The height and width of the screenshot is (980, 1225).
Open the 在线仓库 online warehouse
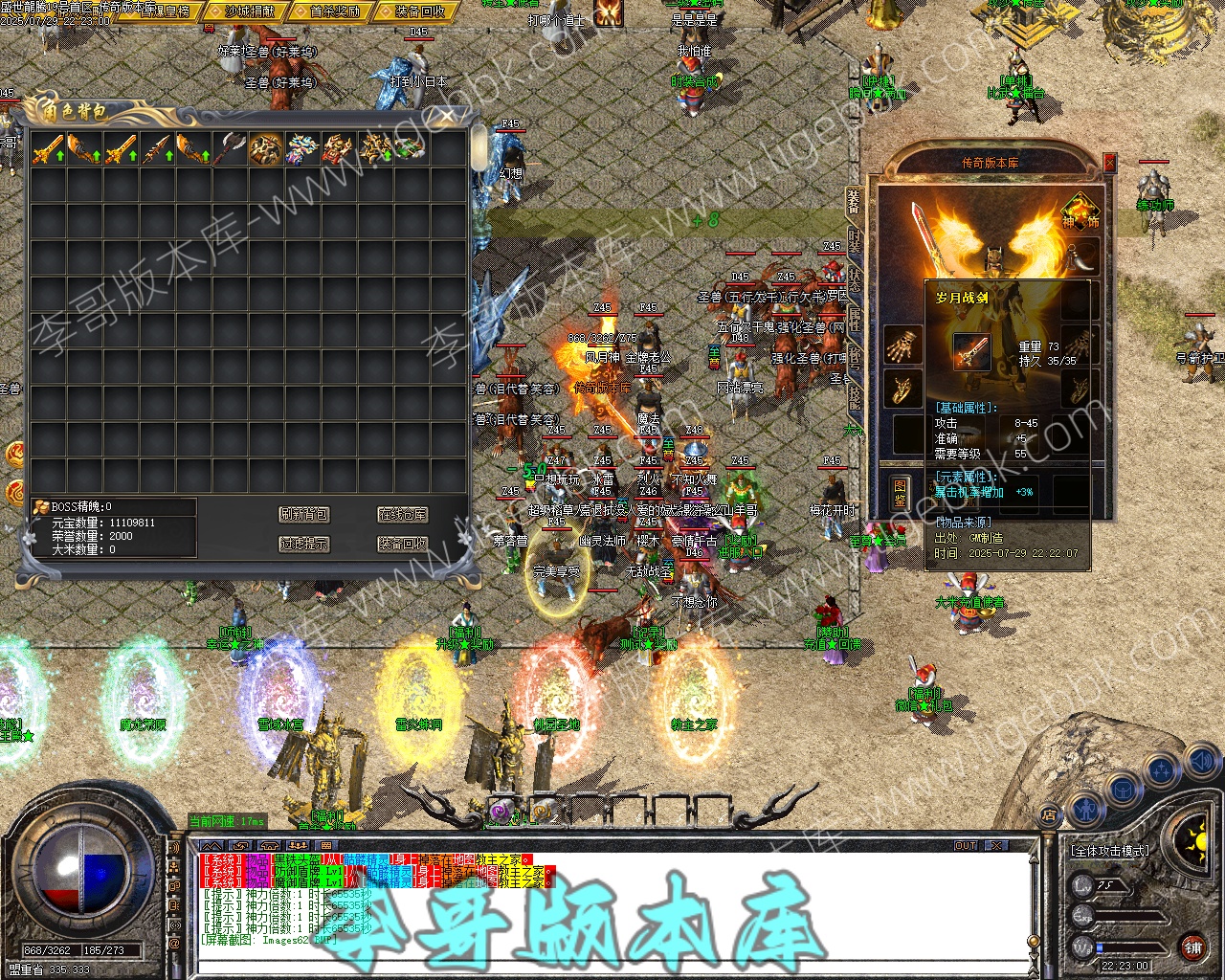coord(402,515)
